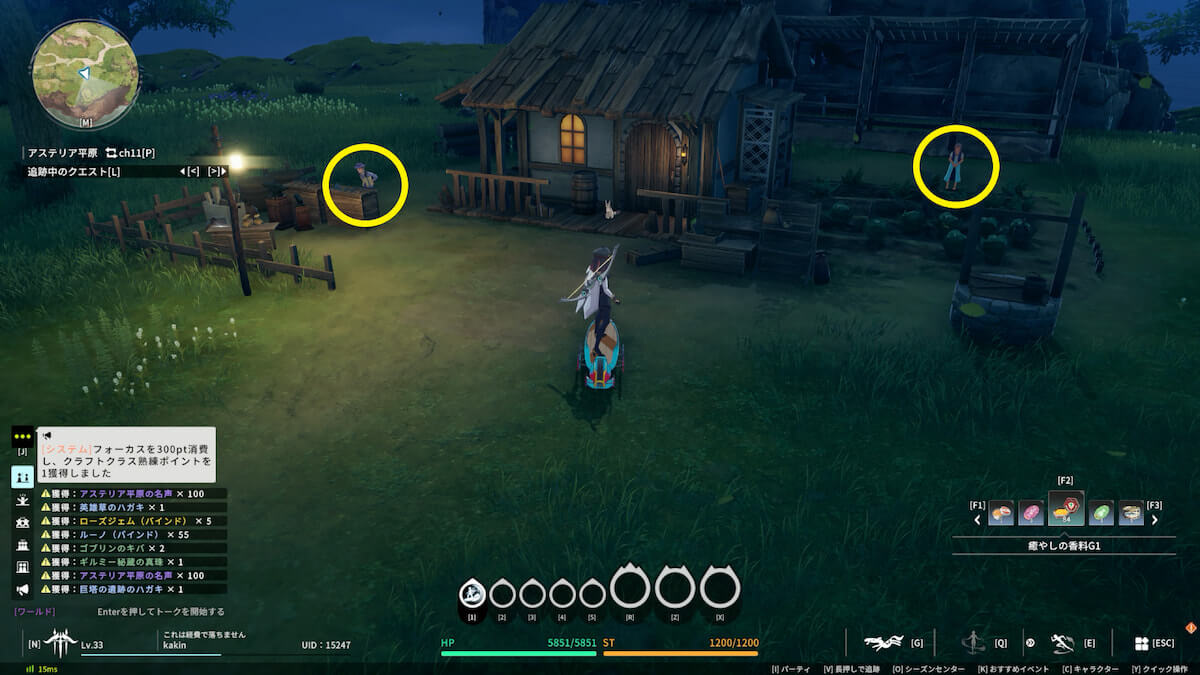Choose the green candy quick item slot
1200x675 pixels.
click(x=1101, y=514)
